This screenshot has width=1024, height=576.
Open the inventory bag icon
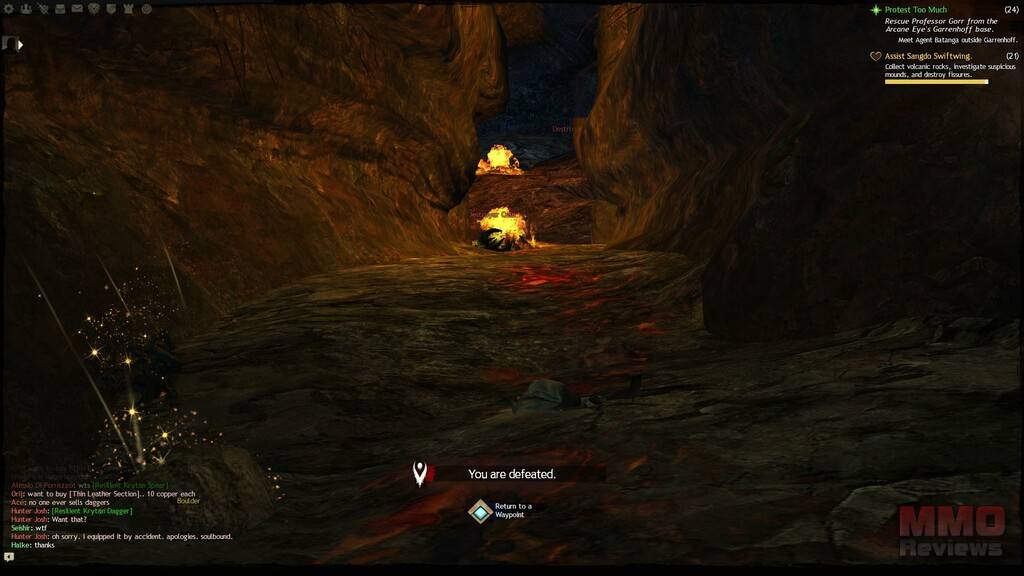click(x=60, y=9)
